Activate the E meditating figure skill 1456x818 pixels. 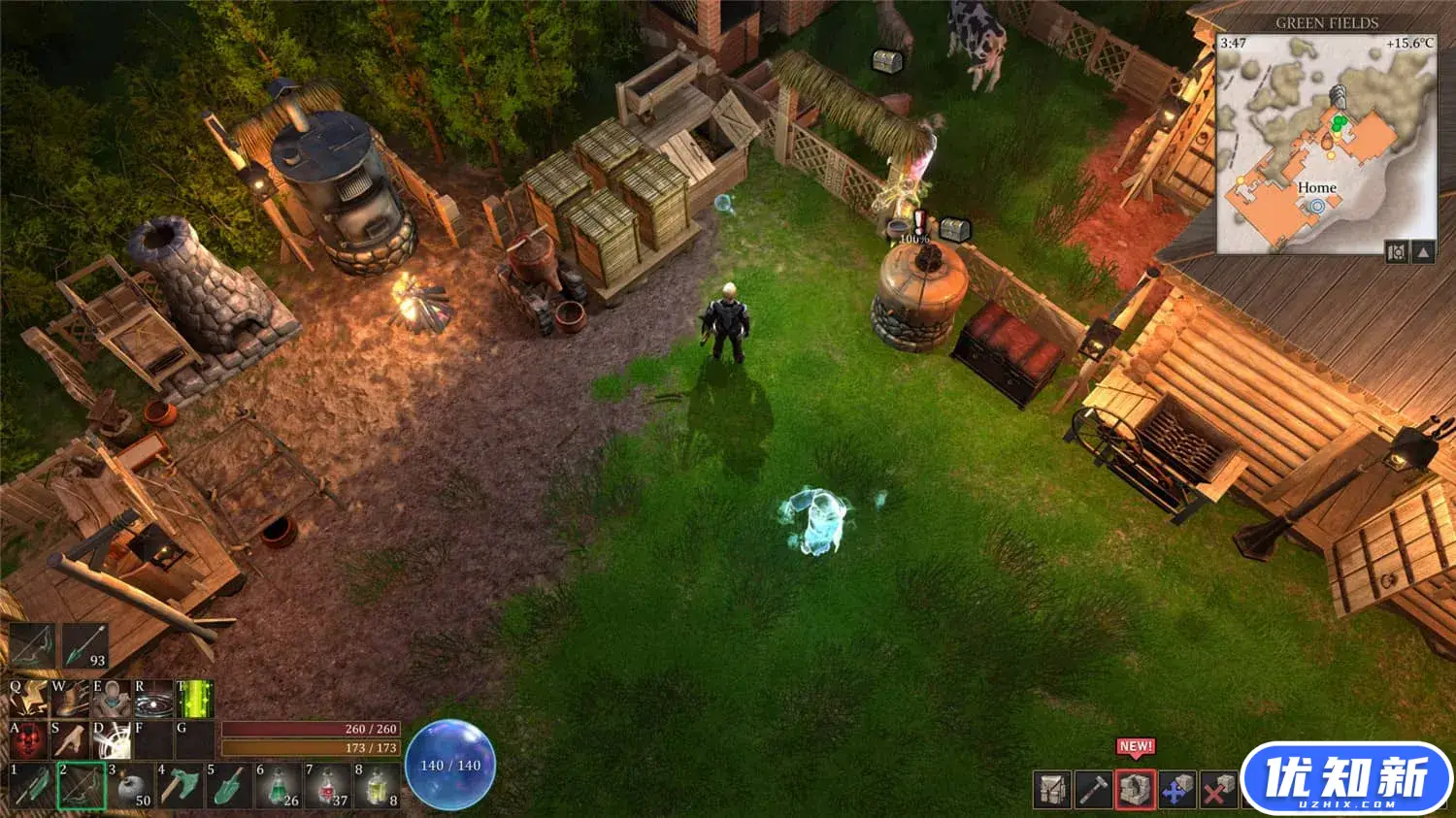[112, 698]
